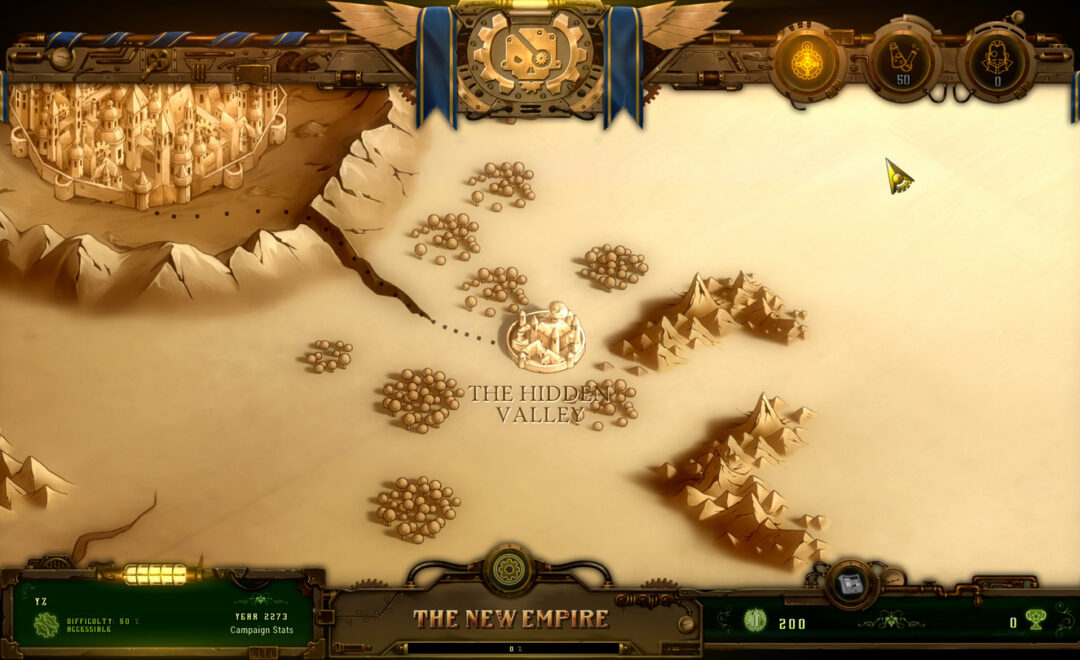The image size is (1080, 660).
Task: Click the round gear button above The New Empire
Action: click(509, 570)
